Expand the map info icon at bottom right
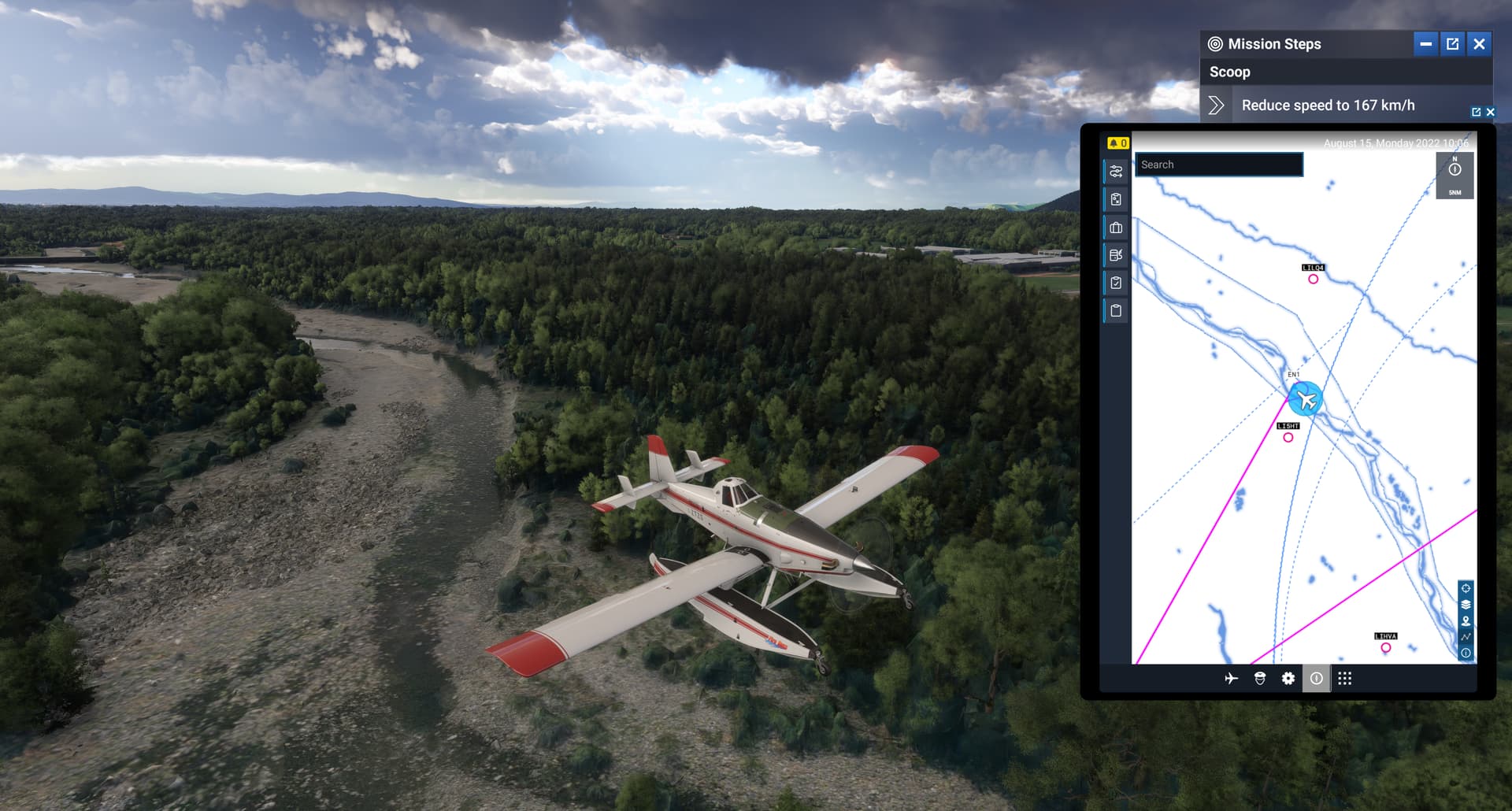Viewport: 1512px width, 811px height. coord(1466,652)
